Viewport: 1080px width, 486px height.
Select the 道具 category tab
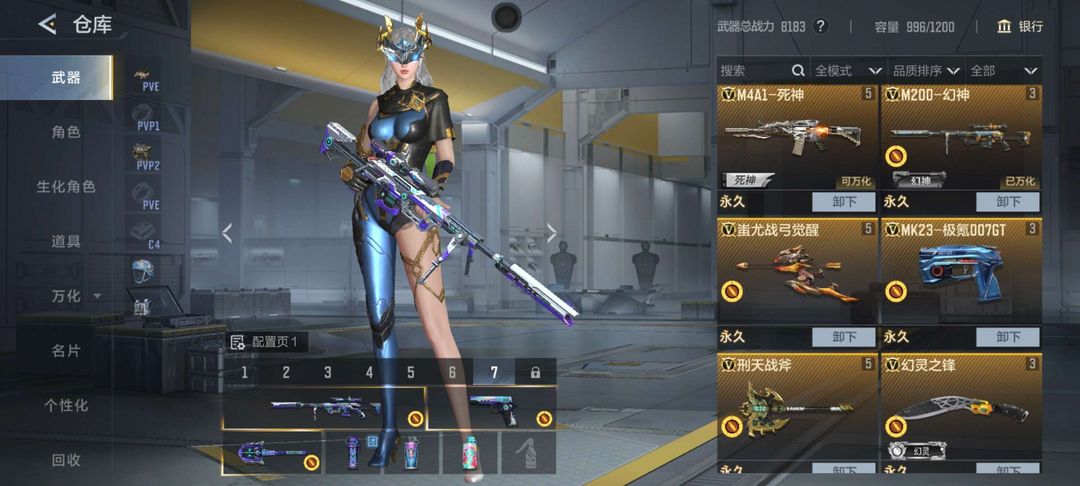point(66,241)
